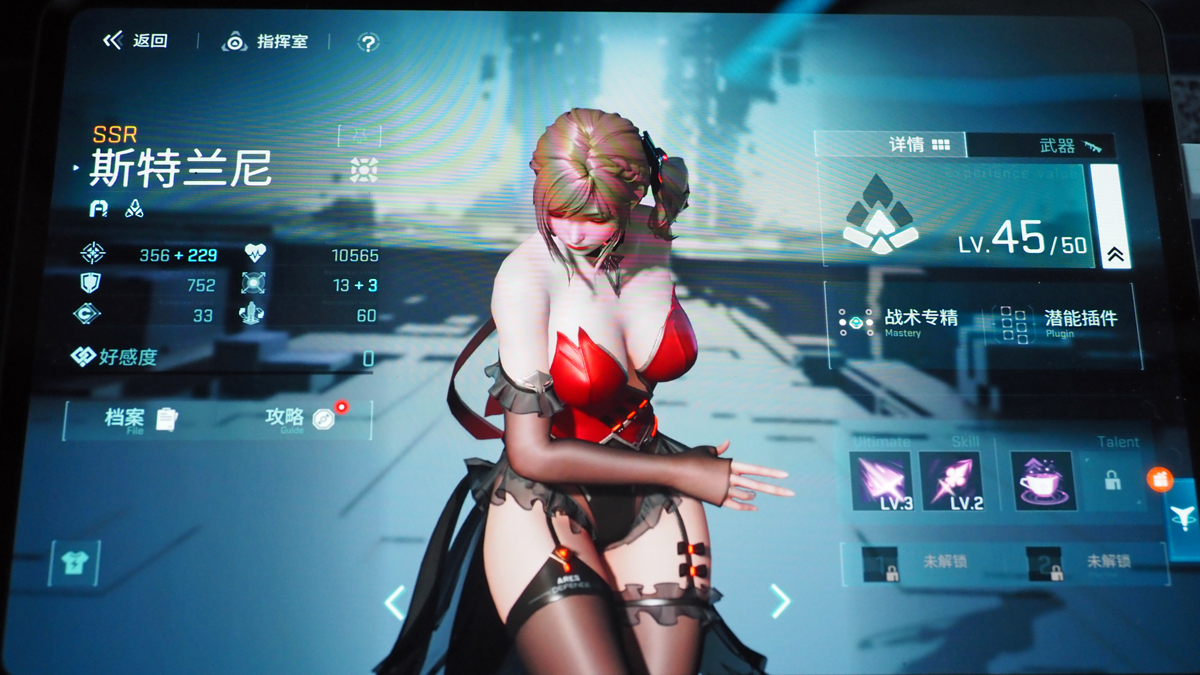1200x675 pixels.
Task: Click the locked Talent padlock slot
Action: tap(1112, 481)
